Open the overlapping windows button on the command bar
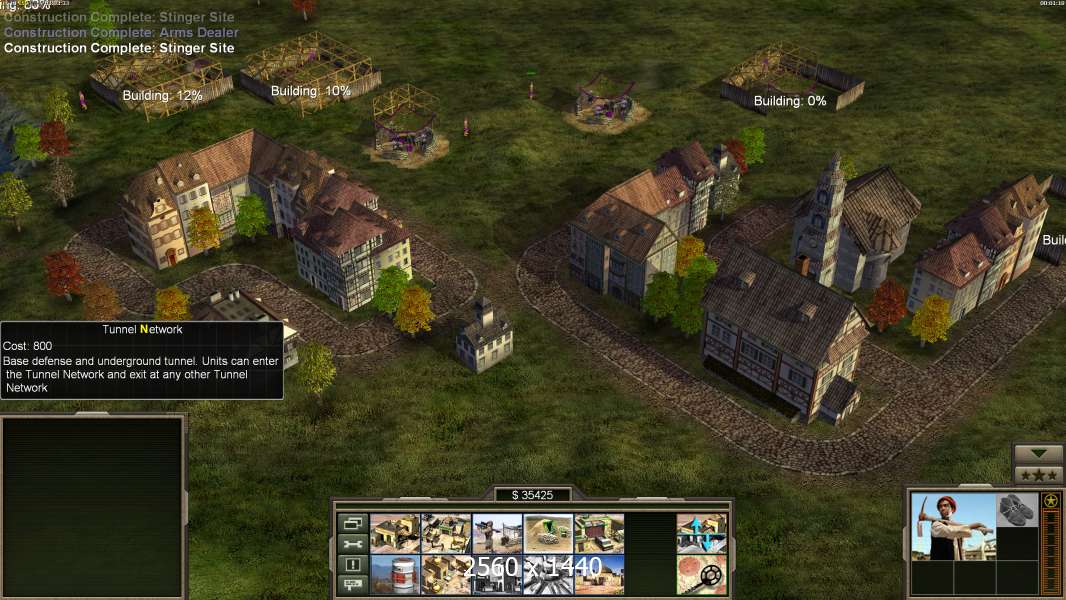Viewport: 1066px width, 600px height. click(352, 523)
